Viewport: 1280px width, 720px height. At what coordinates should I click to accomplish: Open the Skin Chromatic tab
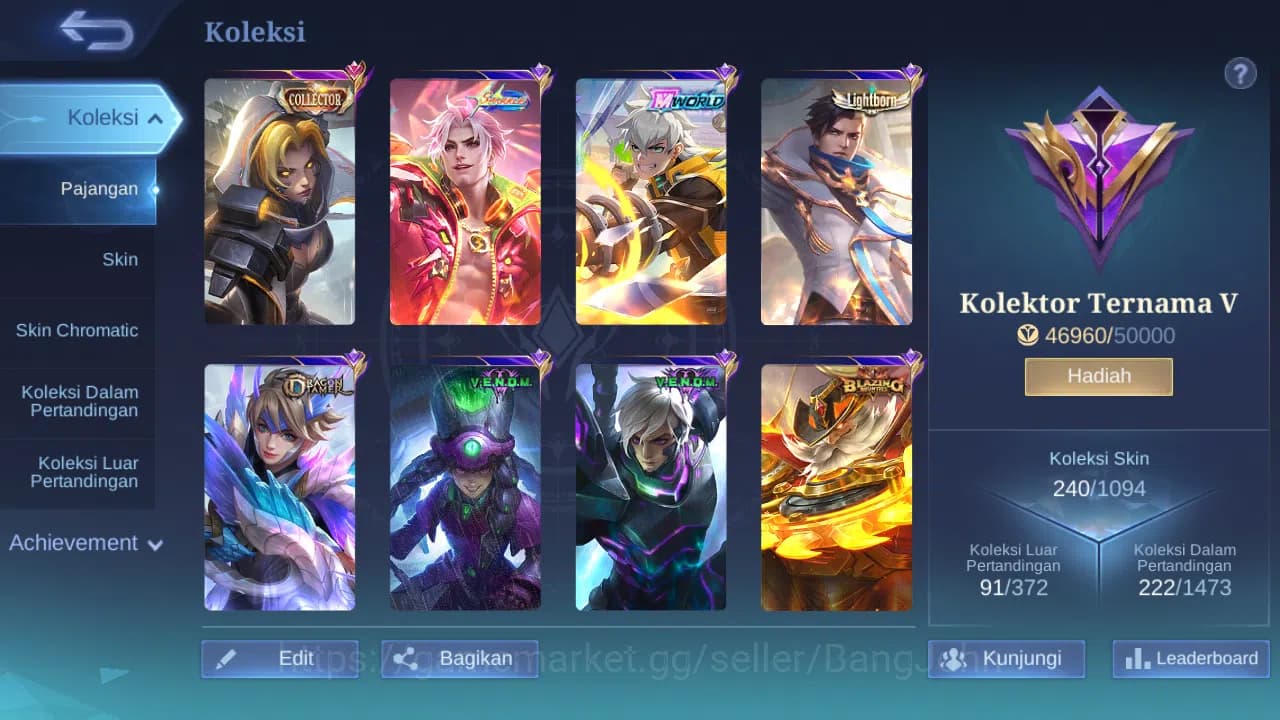point(78,330)
